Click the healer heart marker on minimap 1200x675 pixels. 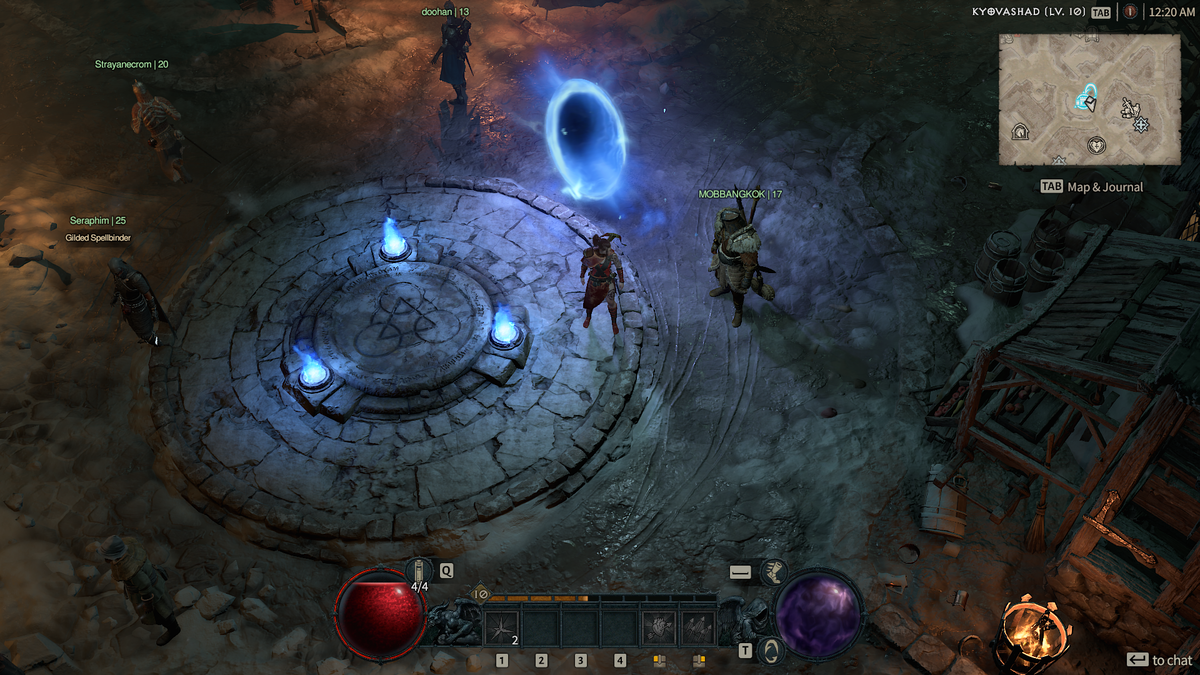1097,145
